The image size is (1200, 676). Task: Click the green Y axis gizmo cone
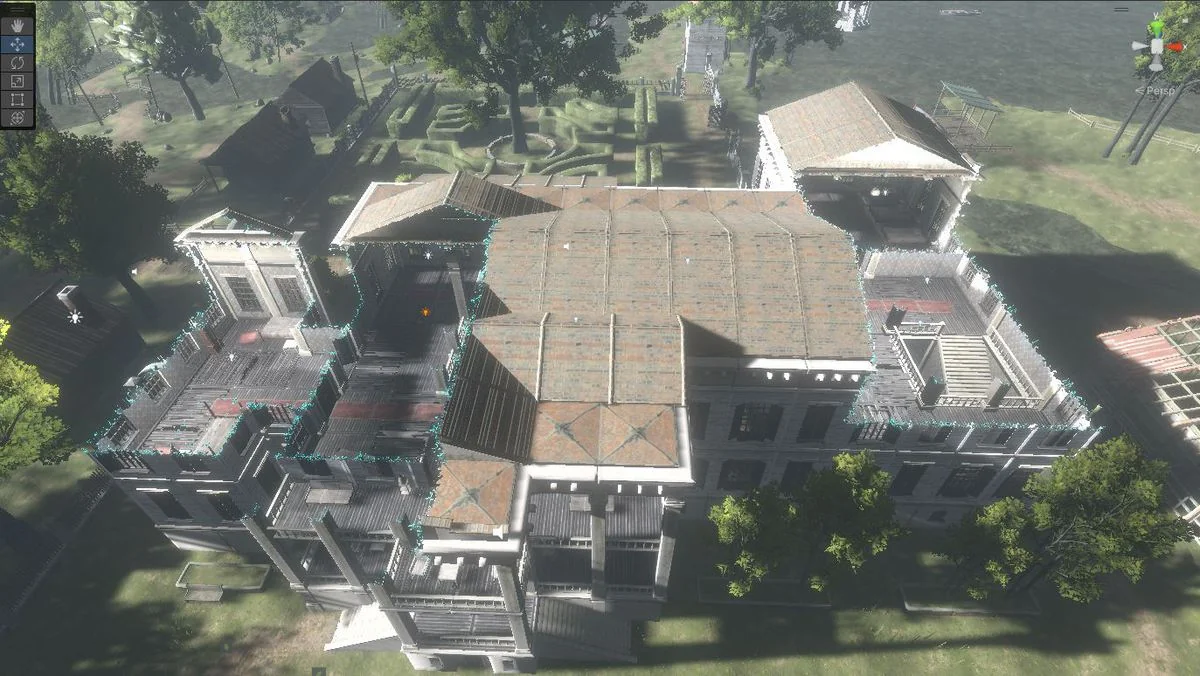point(1157,27)
